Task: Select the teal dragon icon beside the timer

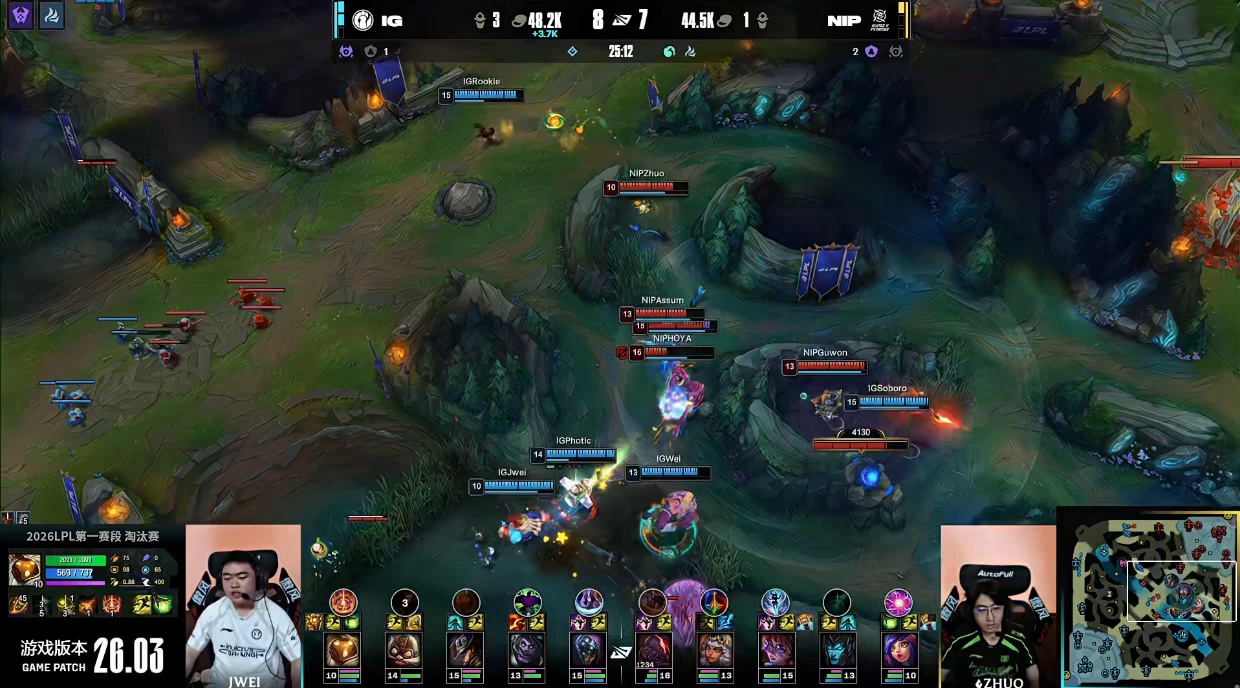Action: pos(669,51)
